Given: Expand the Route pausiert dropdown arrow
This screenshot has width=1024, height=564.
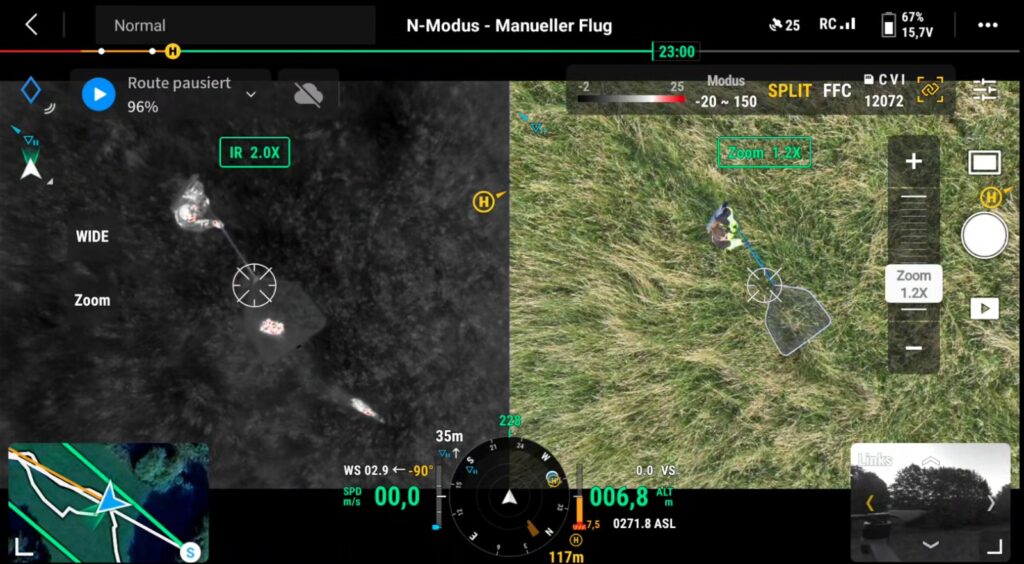Looking at the screenshot, I should [x=251, y=94].
